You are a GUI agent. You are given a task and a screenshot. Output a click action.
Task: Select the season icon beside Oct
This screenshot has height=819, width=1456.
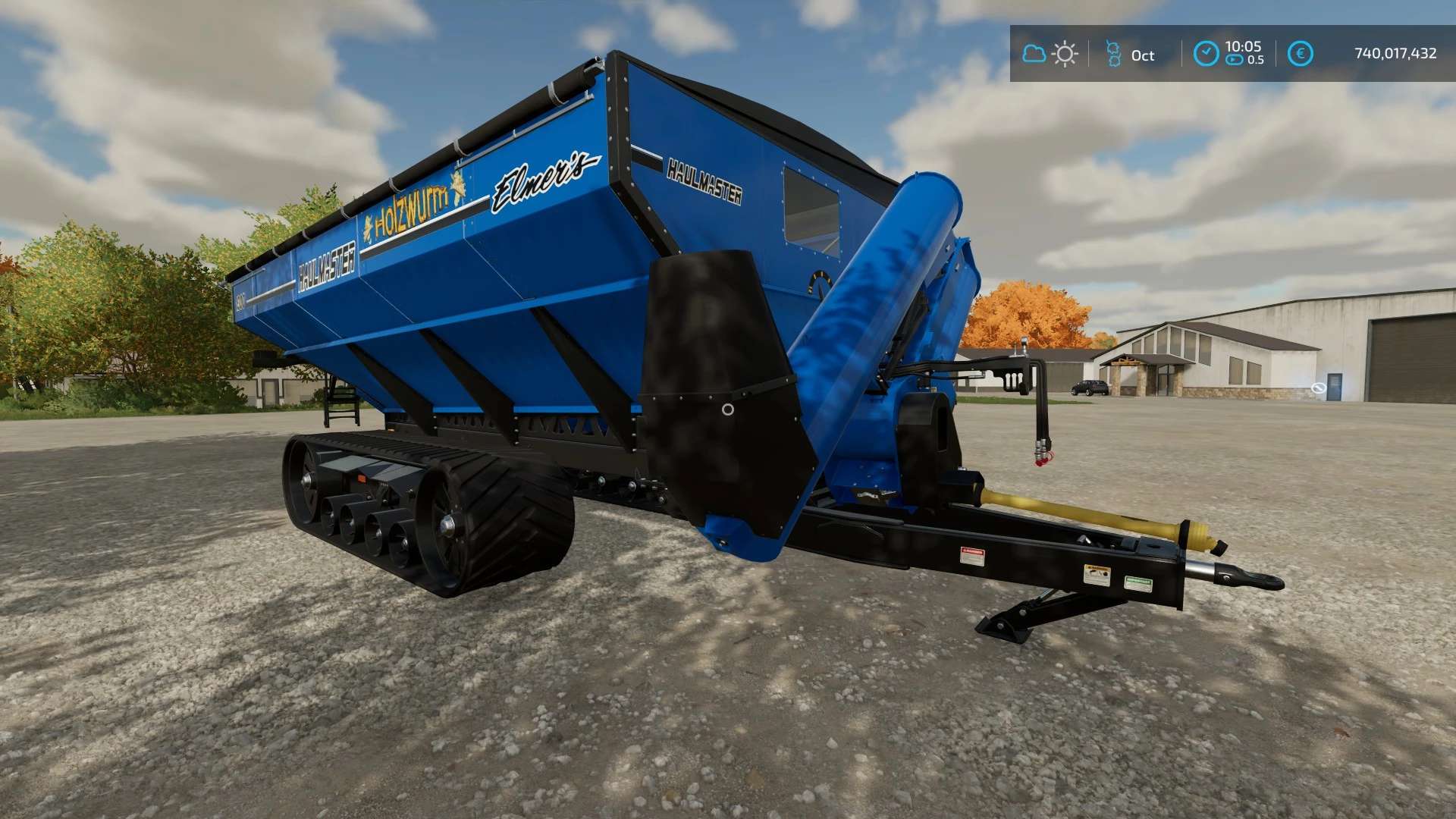point(1113,54)
